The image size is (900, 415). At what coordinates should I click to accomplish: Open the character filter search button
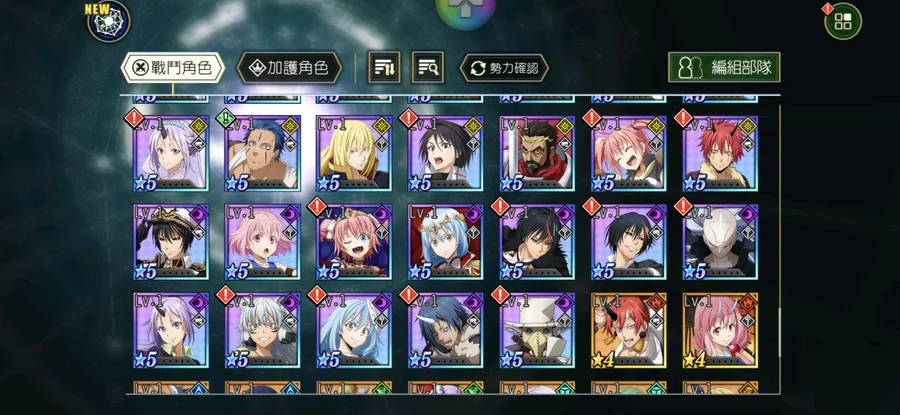(x=430, y=68)
